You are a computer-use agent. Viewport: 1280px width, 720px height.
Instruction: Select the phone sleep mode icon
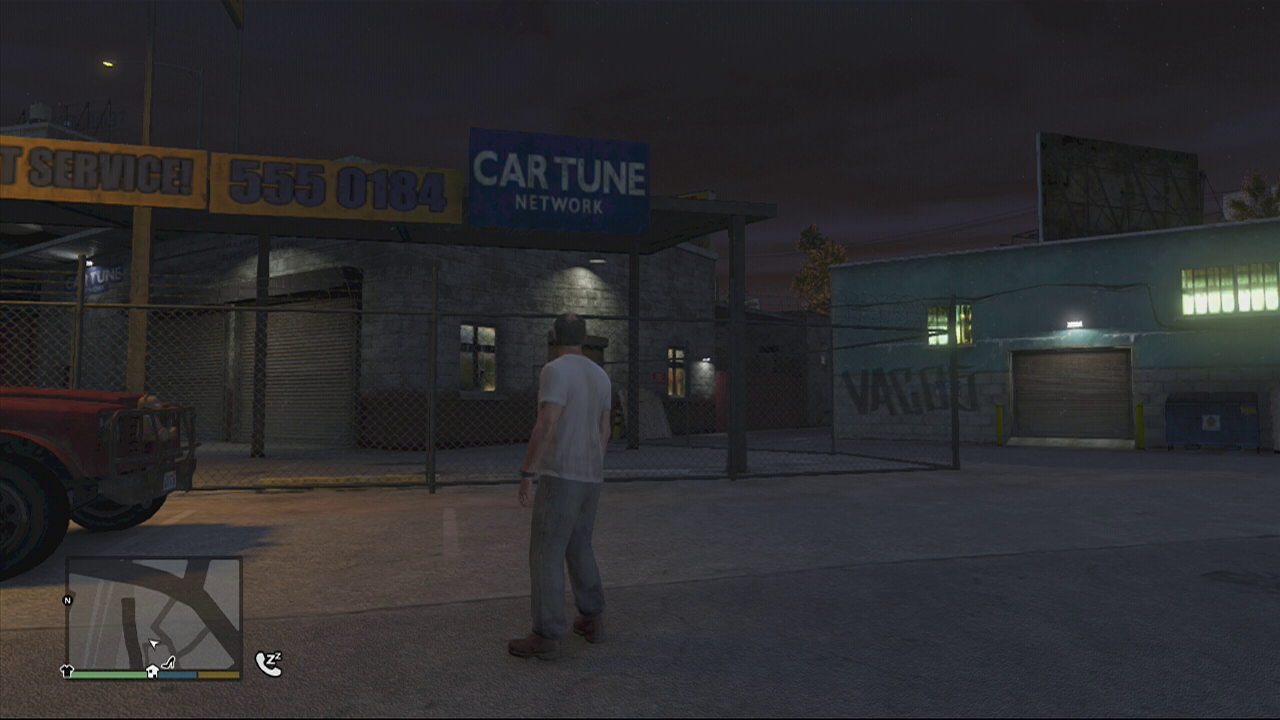268,664
